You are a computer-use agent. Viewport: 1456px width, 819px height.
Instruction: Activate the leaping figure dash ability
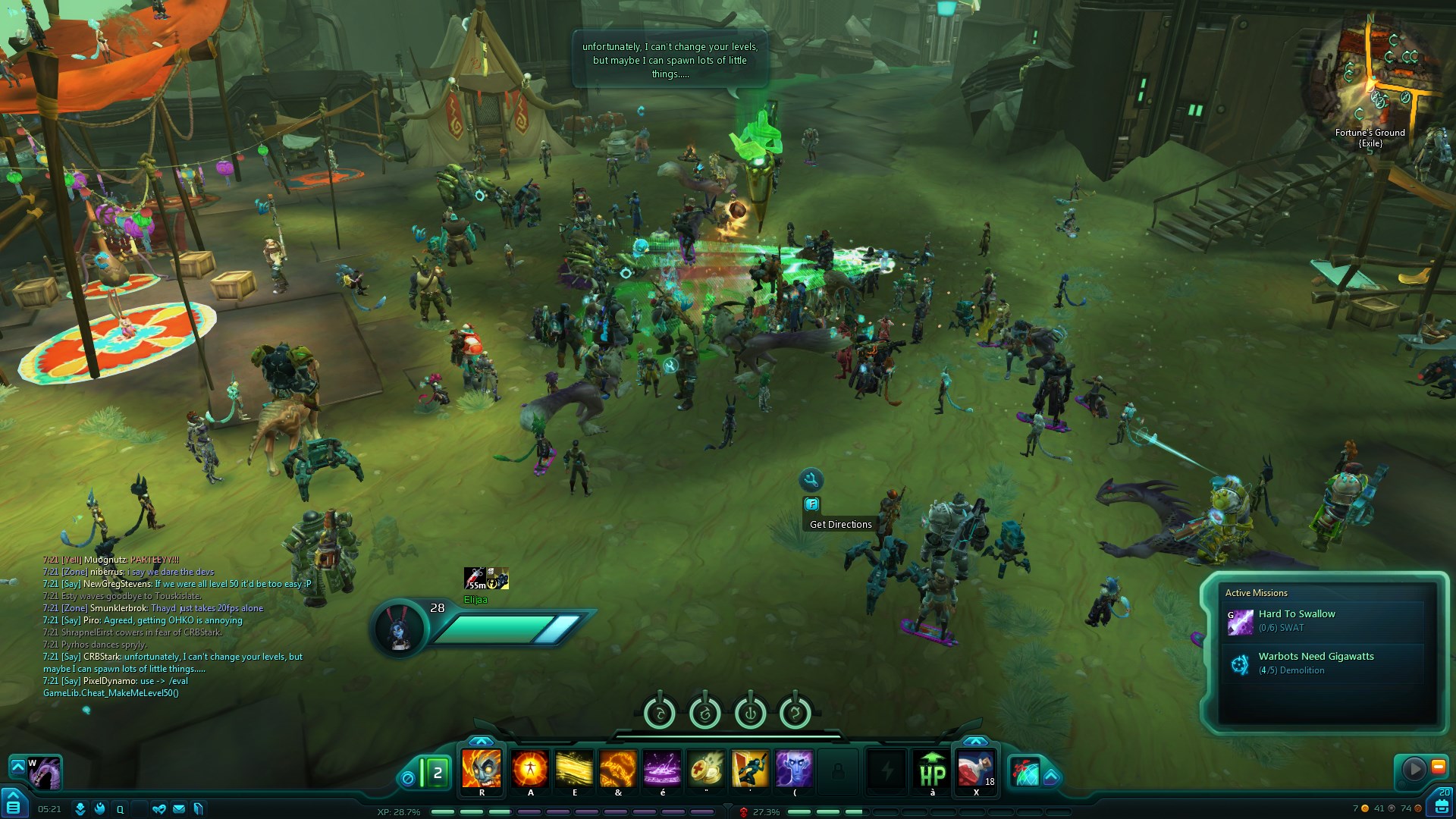click(750, 769)
